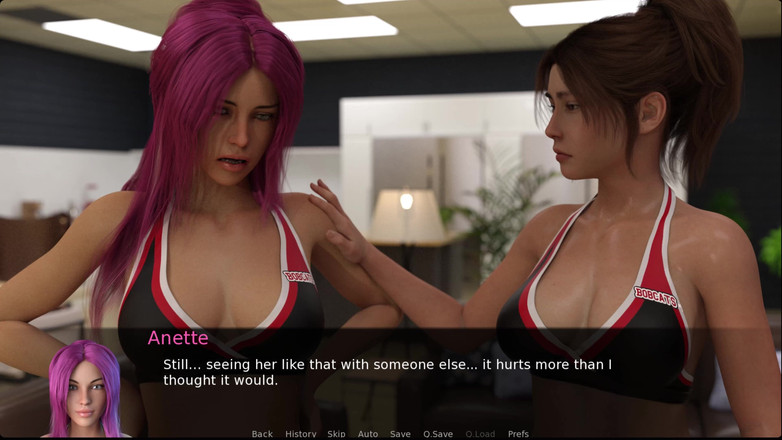Open the dialogue History log
Viewport: 782px width, 440px height.
click(x=300, y=434)
